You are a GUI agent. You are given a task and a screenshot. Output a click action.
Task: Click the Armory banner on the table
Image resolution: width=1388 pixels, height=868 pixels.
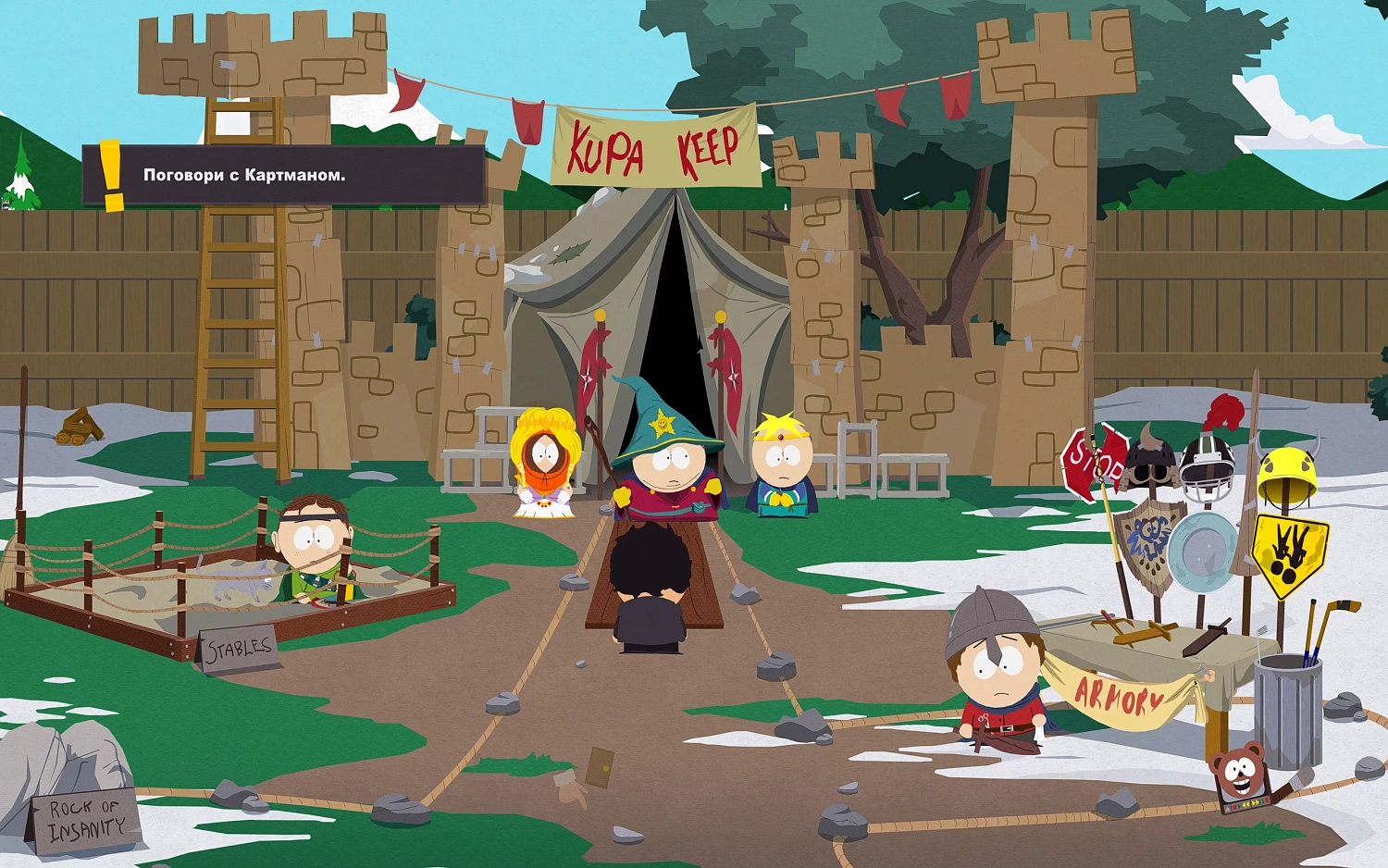pos(1118,696)
